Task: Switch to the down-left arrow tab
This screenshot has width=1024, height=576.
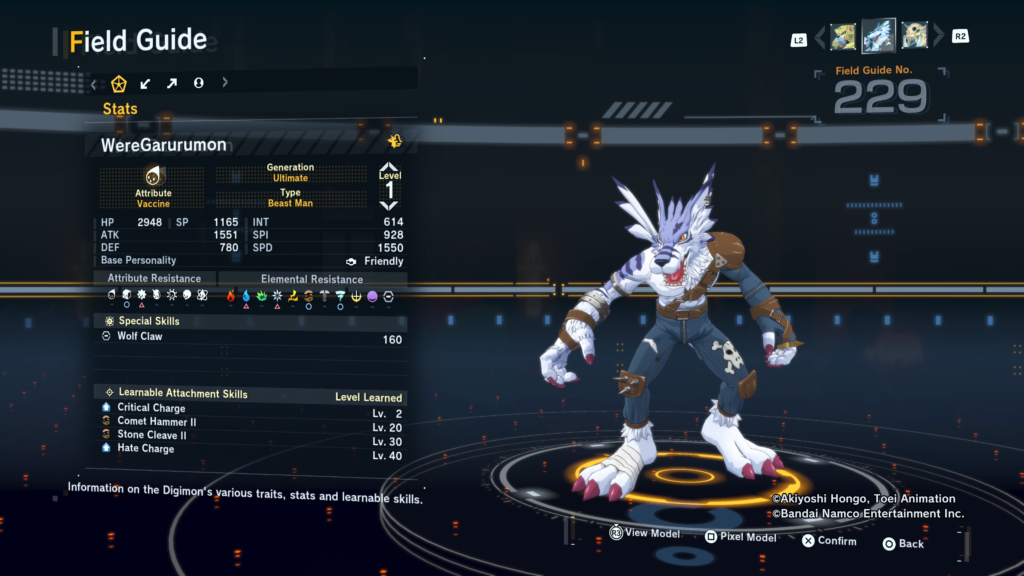Action: pos(145,83)
